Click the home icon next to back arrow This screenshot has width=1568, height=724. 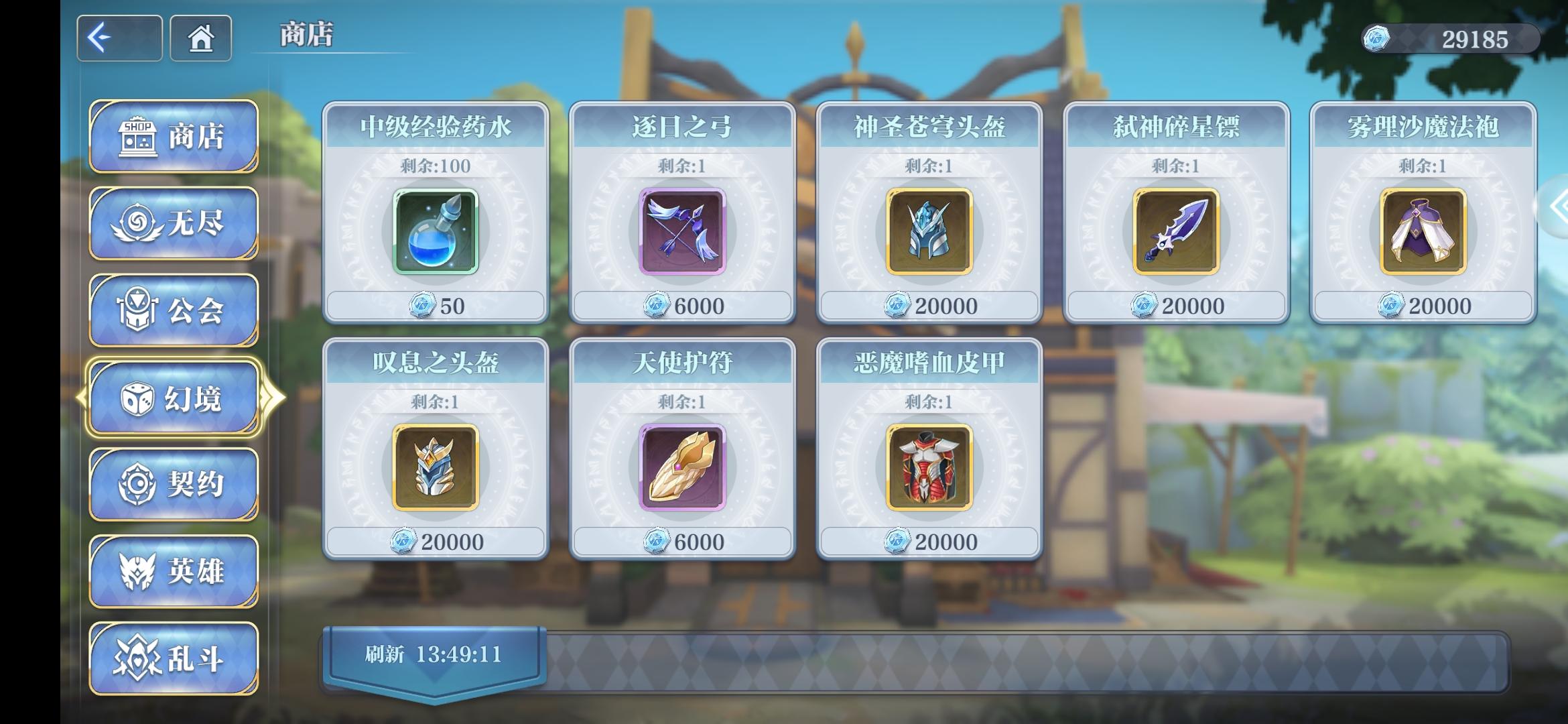pyautogui.click(x=200, y=40)
